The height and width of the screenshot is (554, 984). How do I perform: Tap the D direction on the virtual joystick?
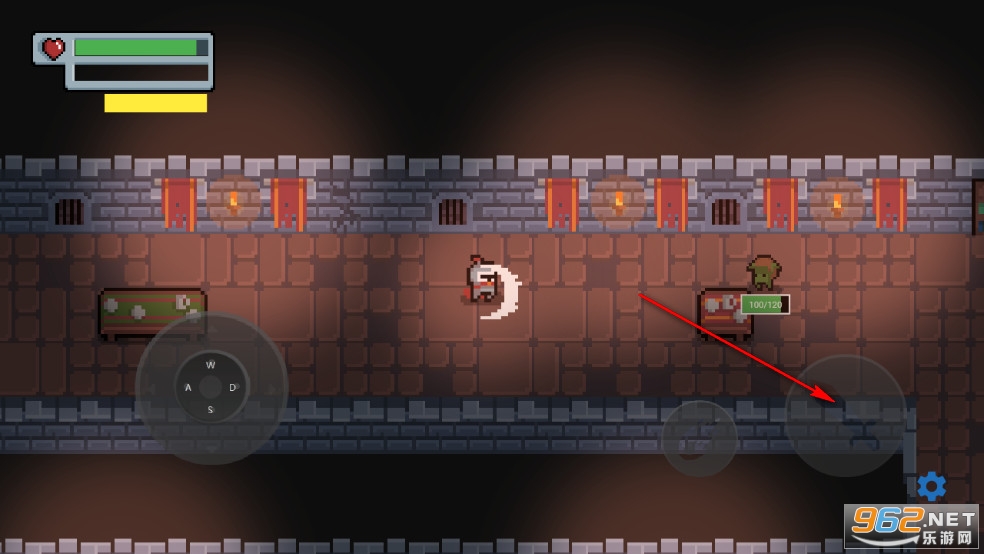[x=233, y=387]
